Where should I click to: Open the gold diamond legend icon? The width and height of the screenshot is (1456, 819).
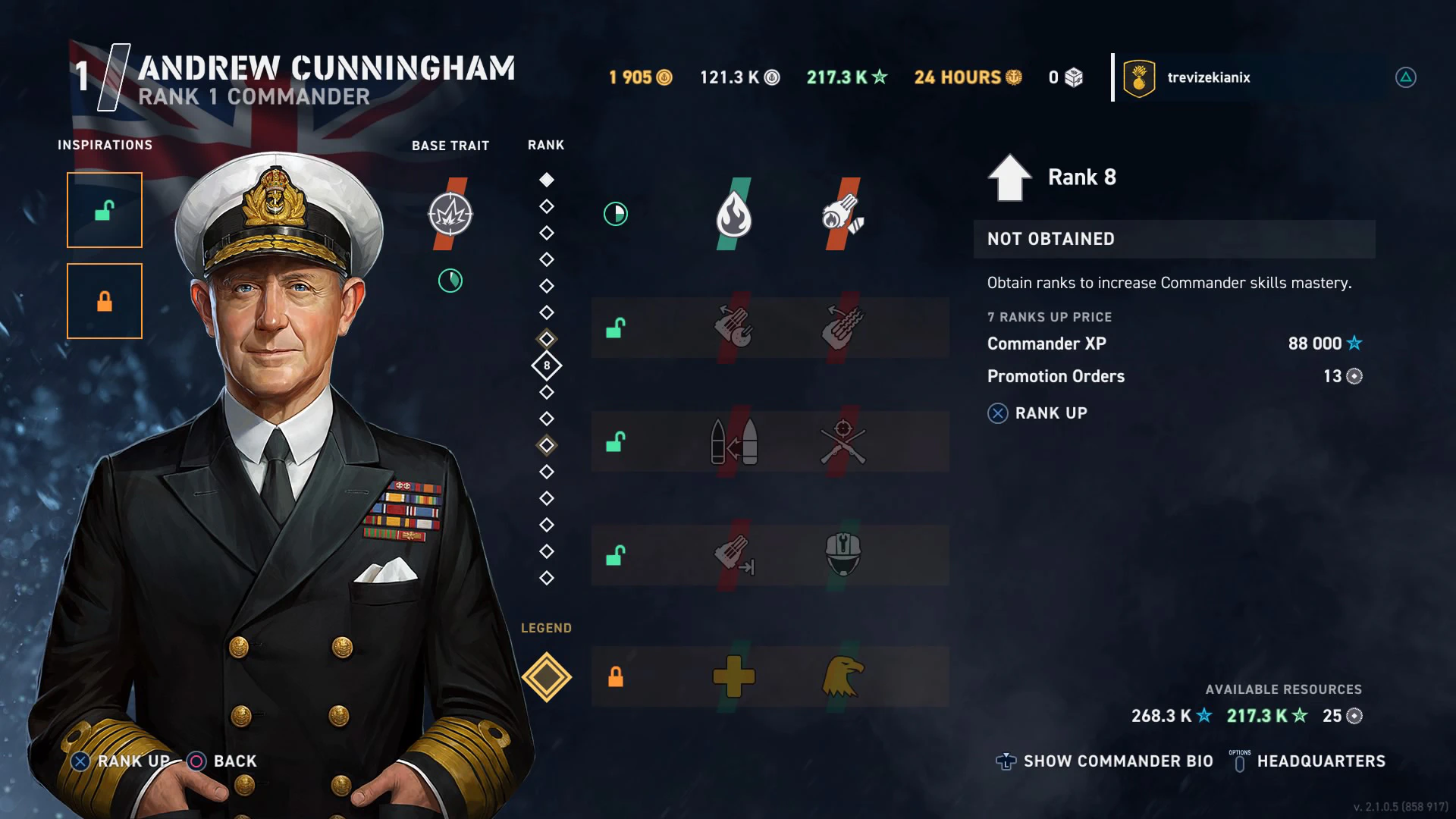tap(546, 676)
